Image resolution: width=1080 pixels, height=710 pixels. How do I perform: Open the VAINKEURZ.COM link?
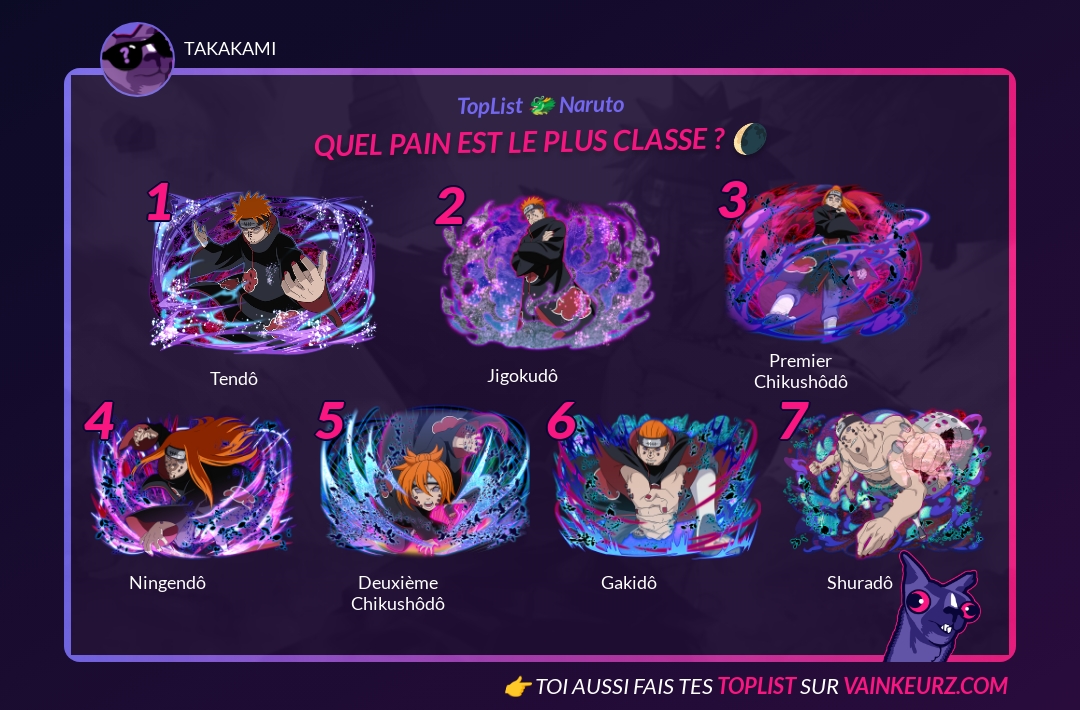coord(925,686)
